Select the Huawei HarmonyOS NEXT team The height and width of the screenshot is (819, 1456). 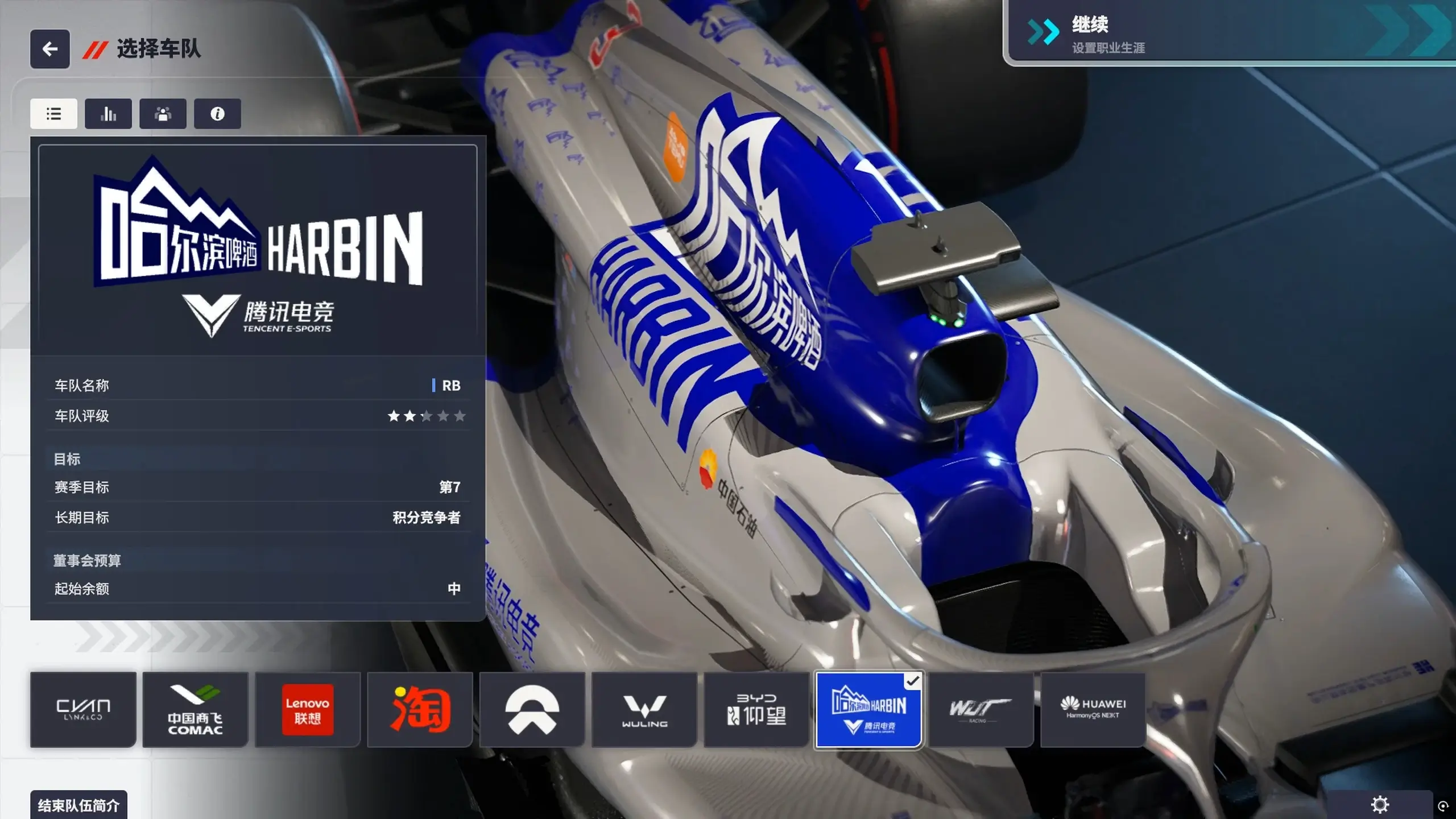1093,709
